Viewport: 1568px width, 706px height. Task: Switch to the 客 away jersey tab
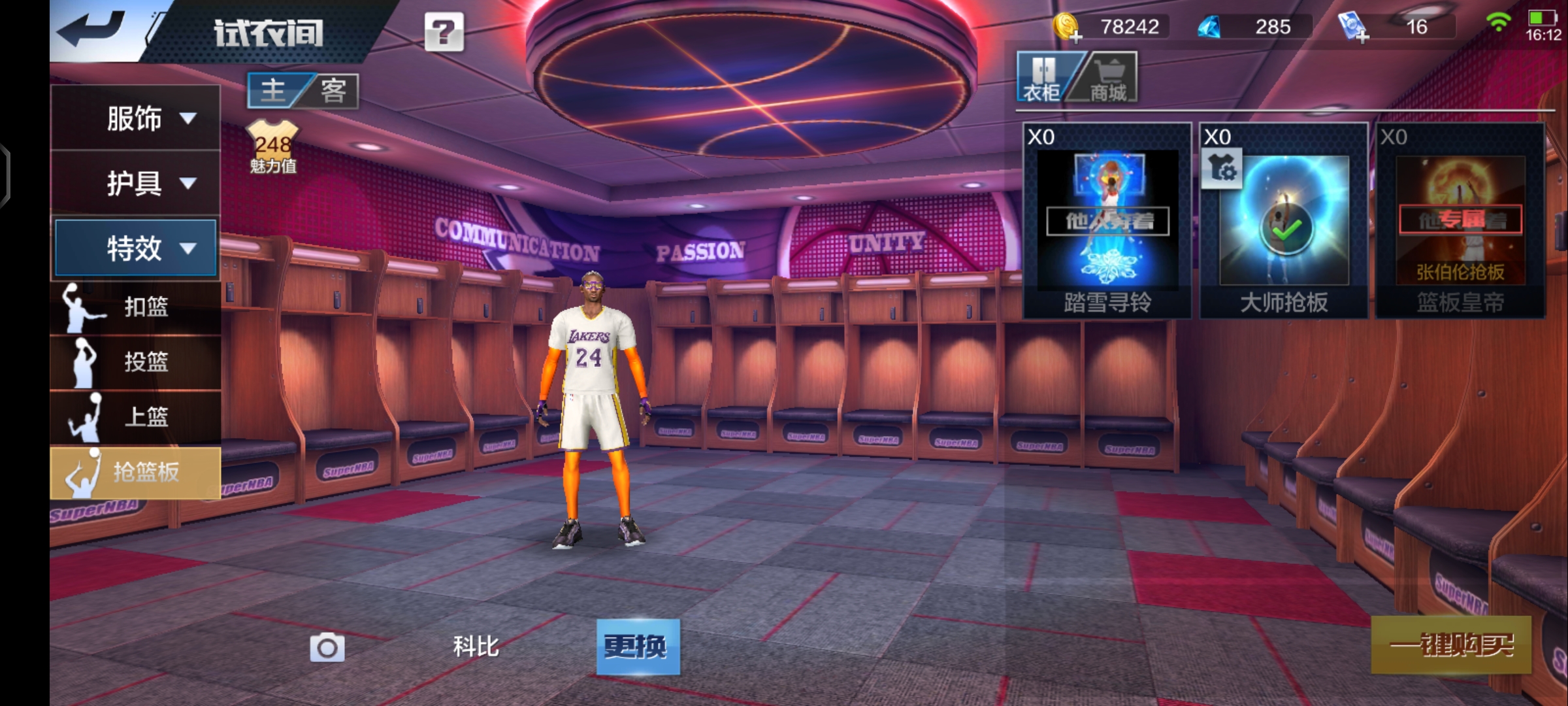click(333, 90)
